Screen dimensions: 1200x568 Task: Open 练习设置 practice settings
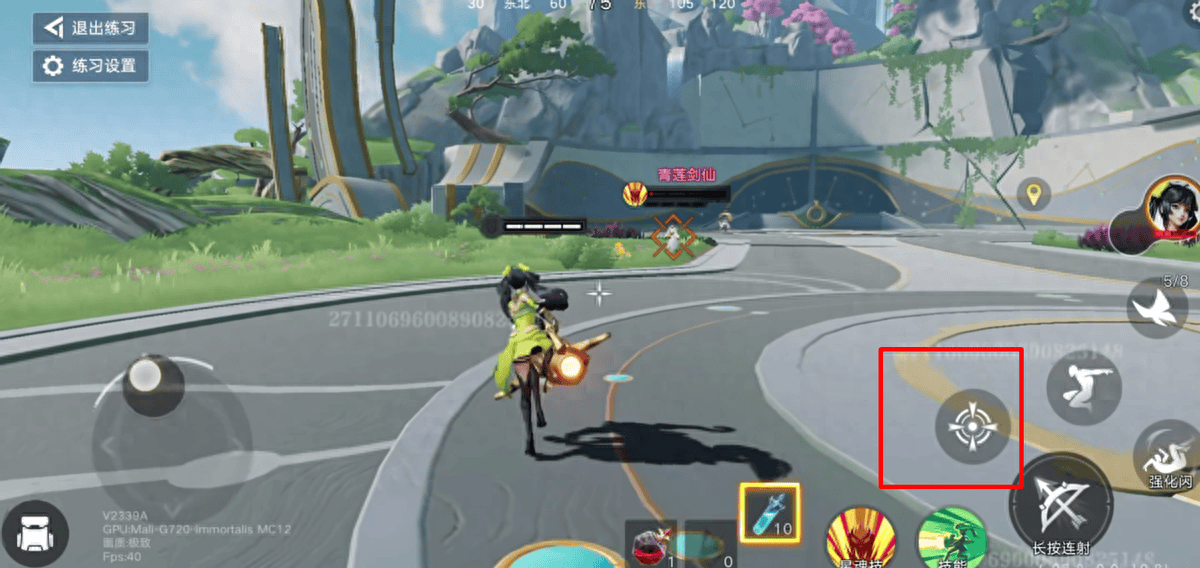(90, 67)
